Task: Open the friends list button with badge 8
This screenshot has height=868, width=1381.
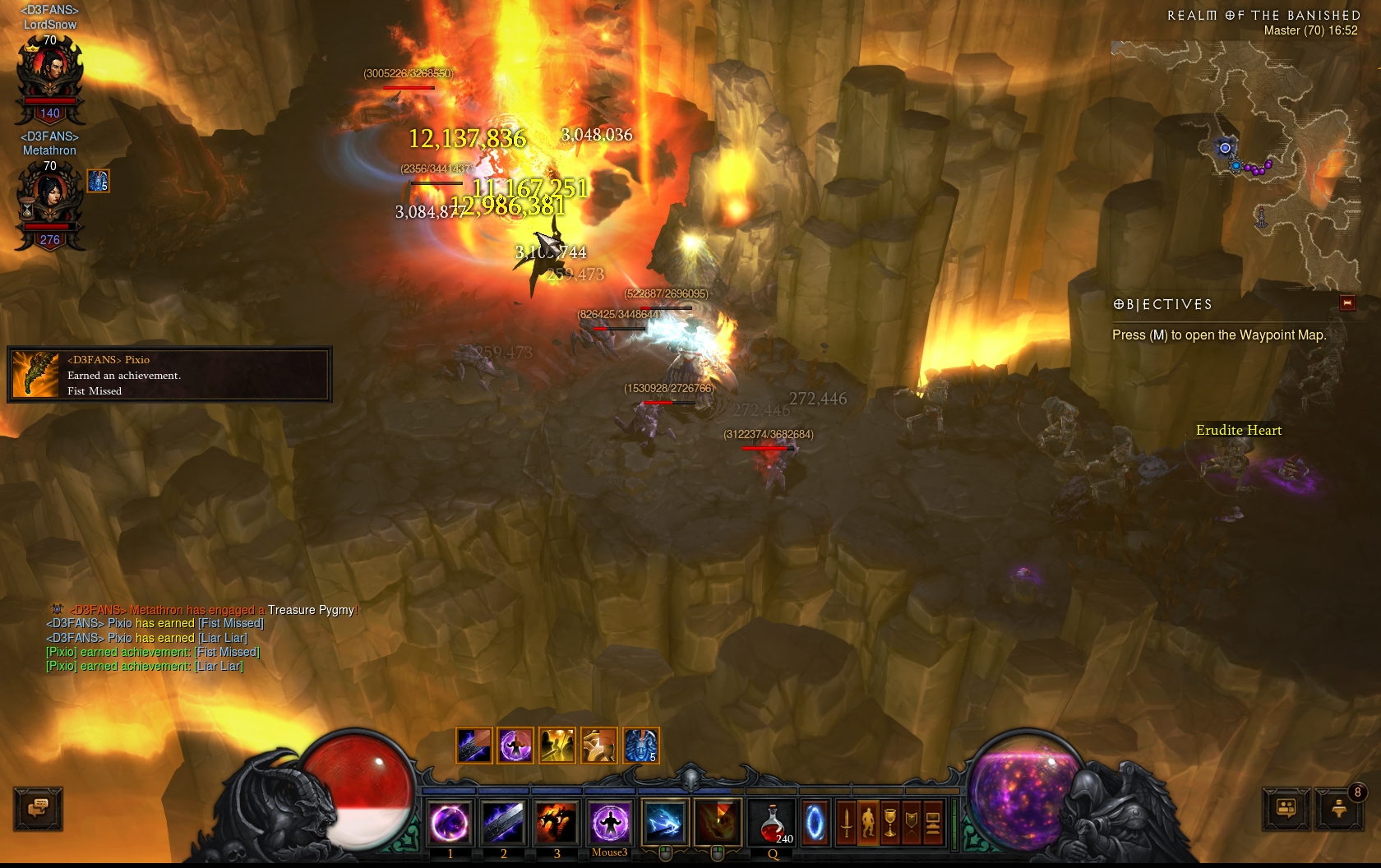Action: coord(1339,808)
